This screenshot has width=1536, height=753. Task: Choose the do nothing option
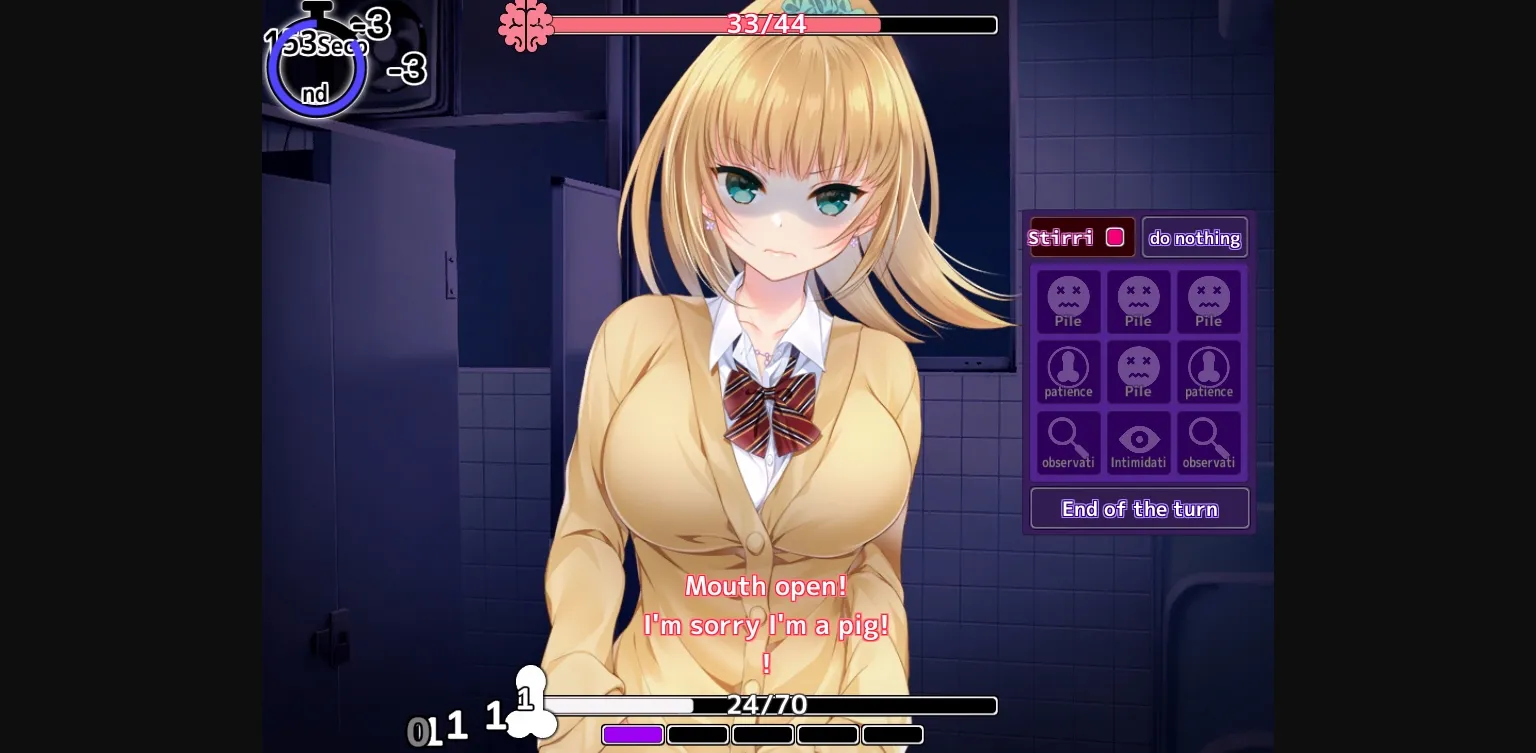pyautogui.click(x=1195, y=237)
